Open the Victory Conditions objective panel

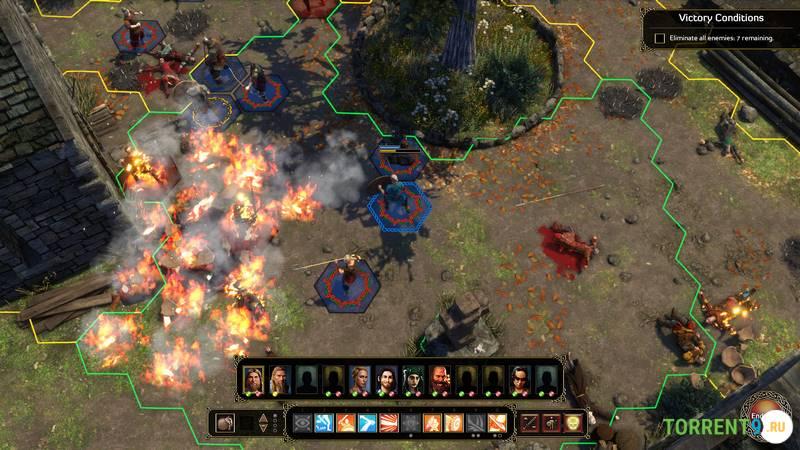click(x=720, y=18)
